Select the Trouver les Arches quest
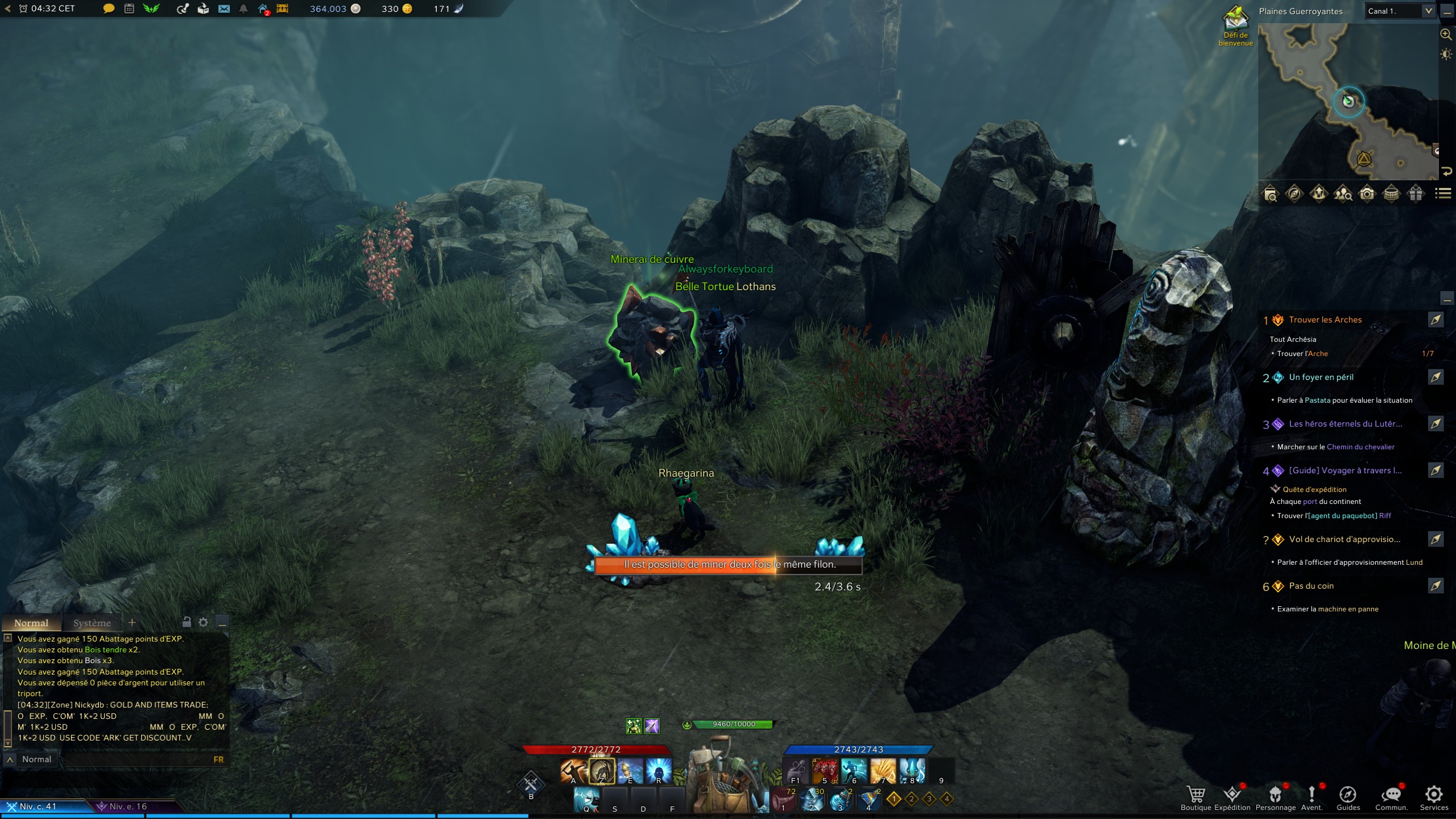This screenshot has width=1456, height=819. 1325,320
